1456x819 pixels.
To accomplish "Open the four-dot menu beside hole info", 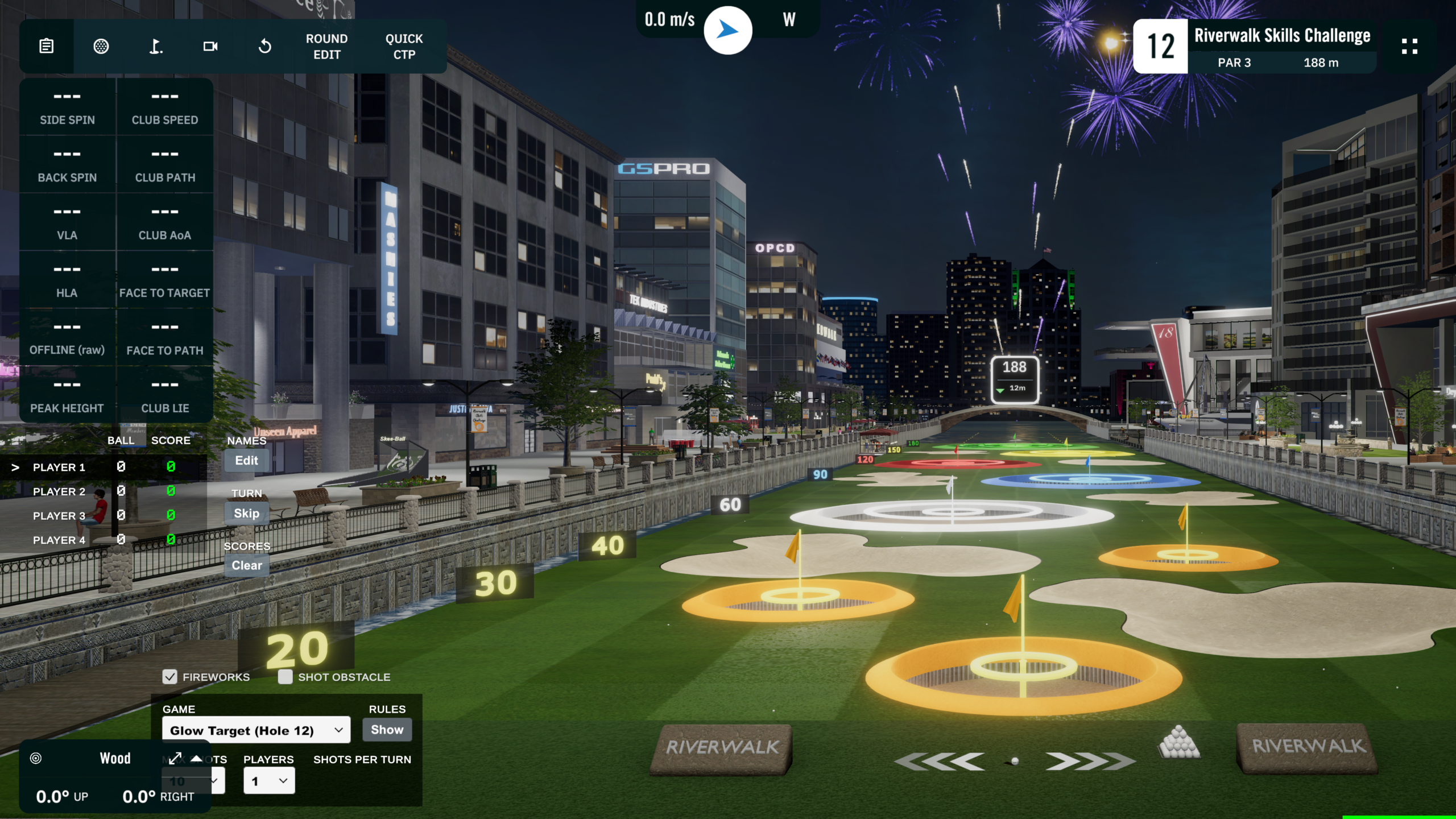I will tap(1409, 46).
